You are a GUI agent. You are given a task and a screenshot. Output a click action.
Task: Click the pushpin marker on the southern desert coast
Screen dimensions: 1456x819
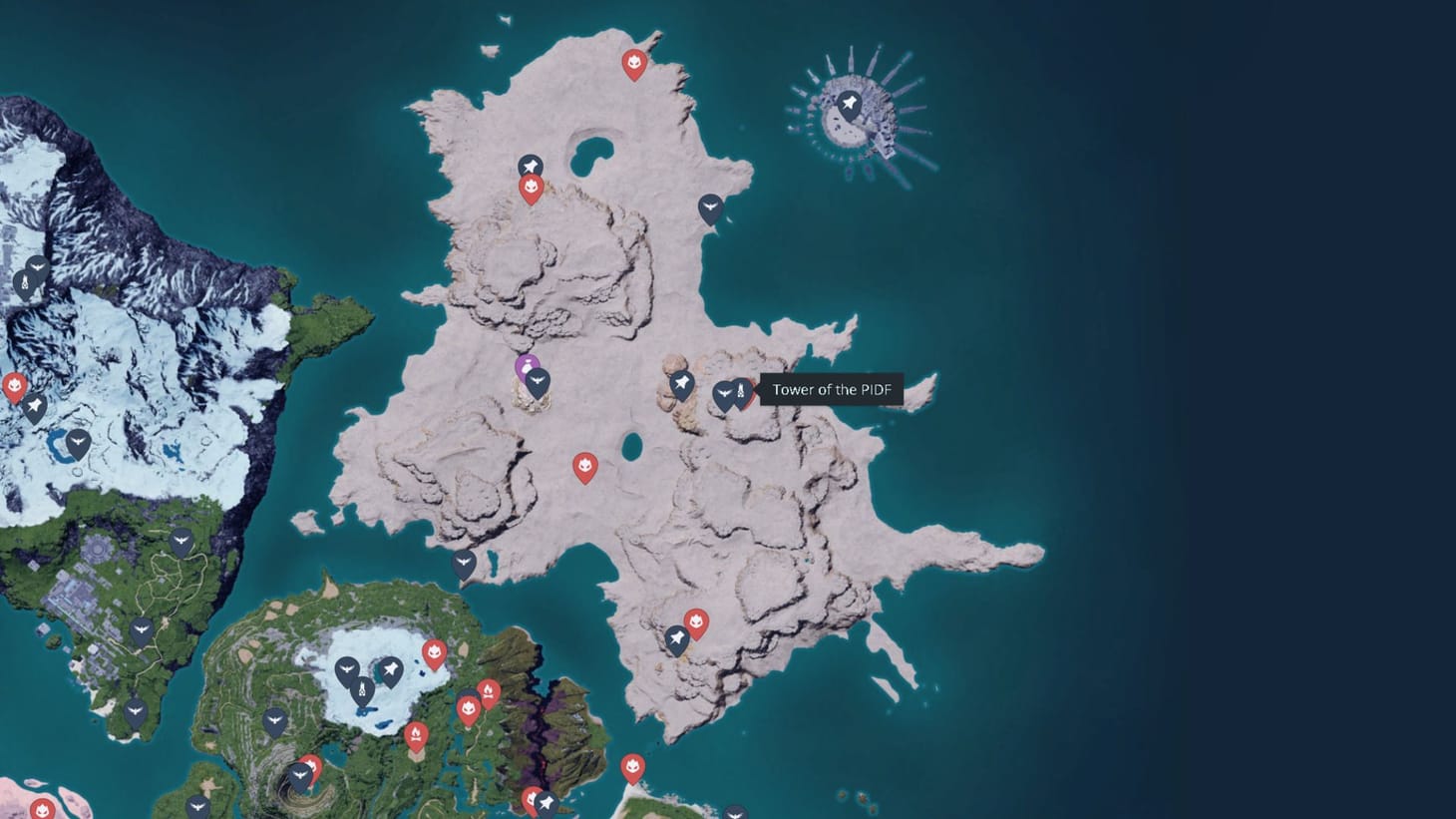click(677, 636)
